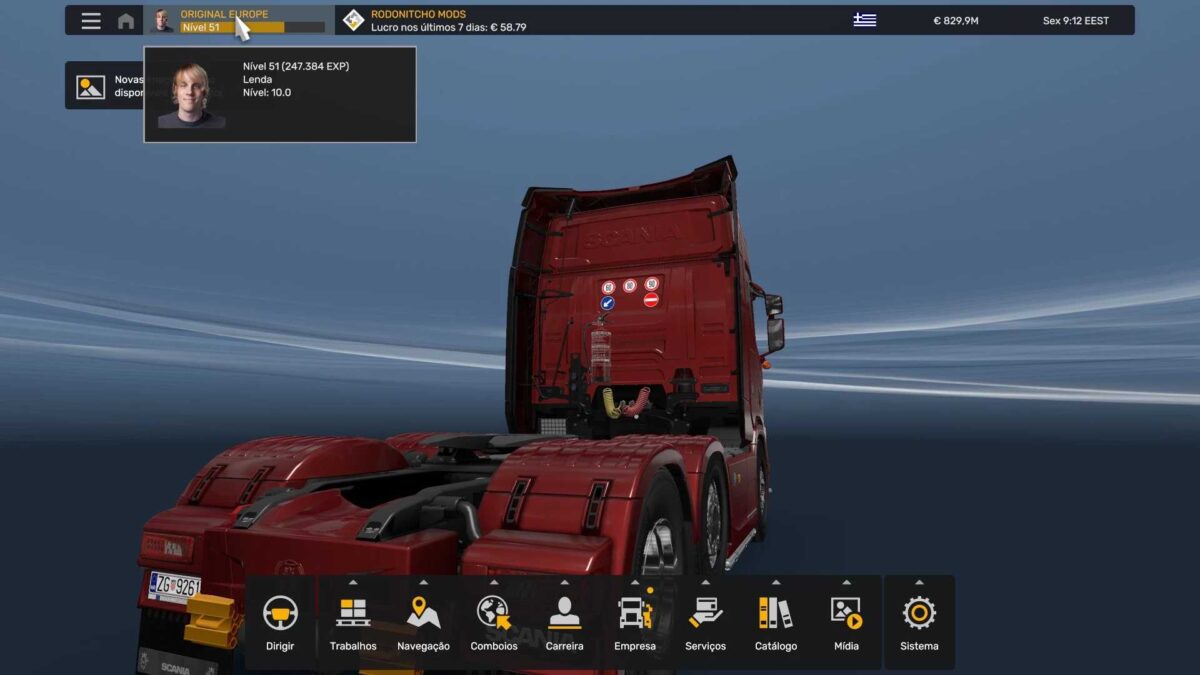Open the Navegação map menu

tap(423, 622)
